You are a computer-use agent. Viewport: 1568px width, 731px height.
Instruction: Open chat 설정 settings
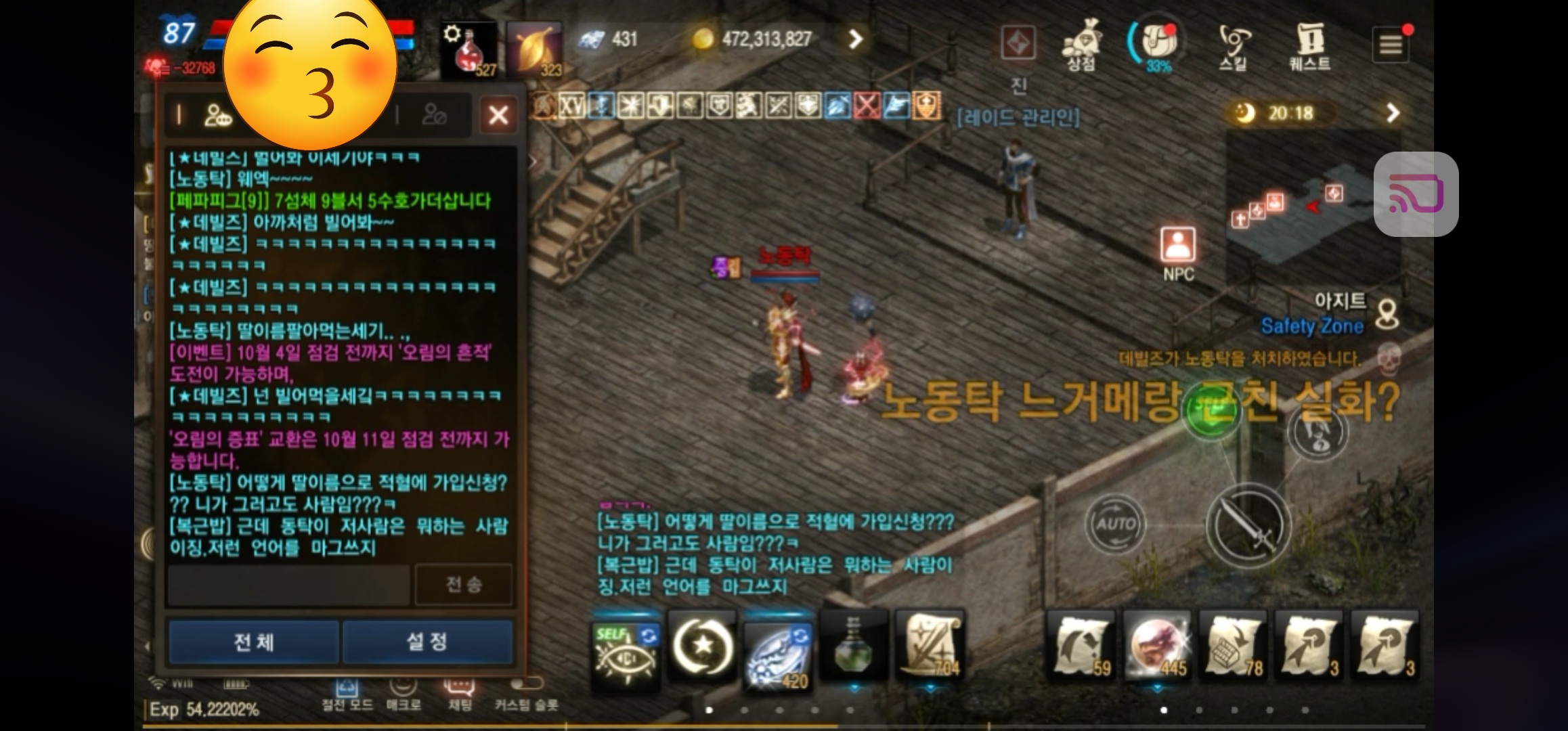coord(429,642)
